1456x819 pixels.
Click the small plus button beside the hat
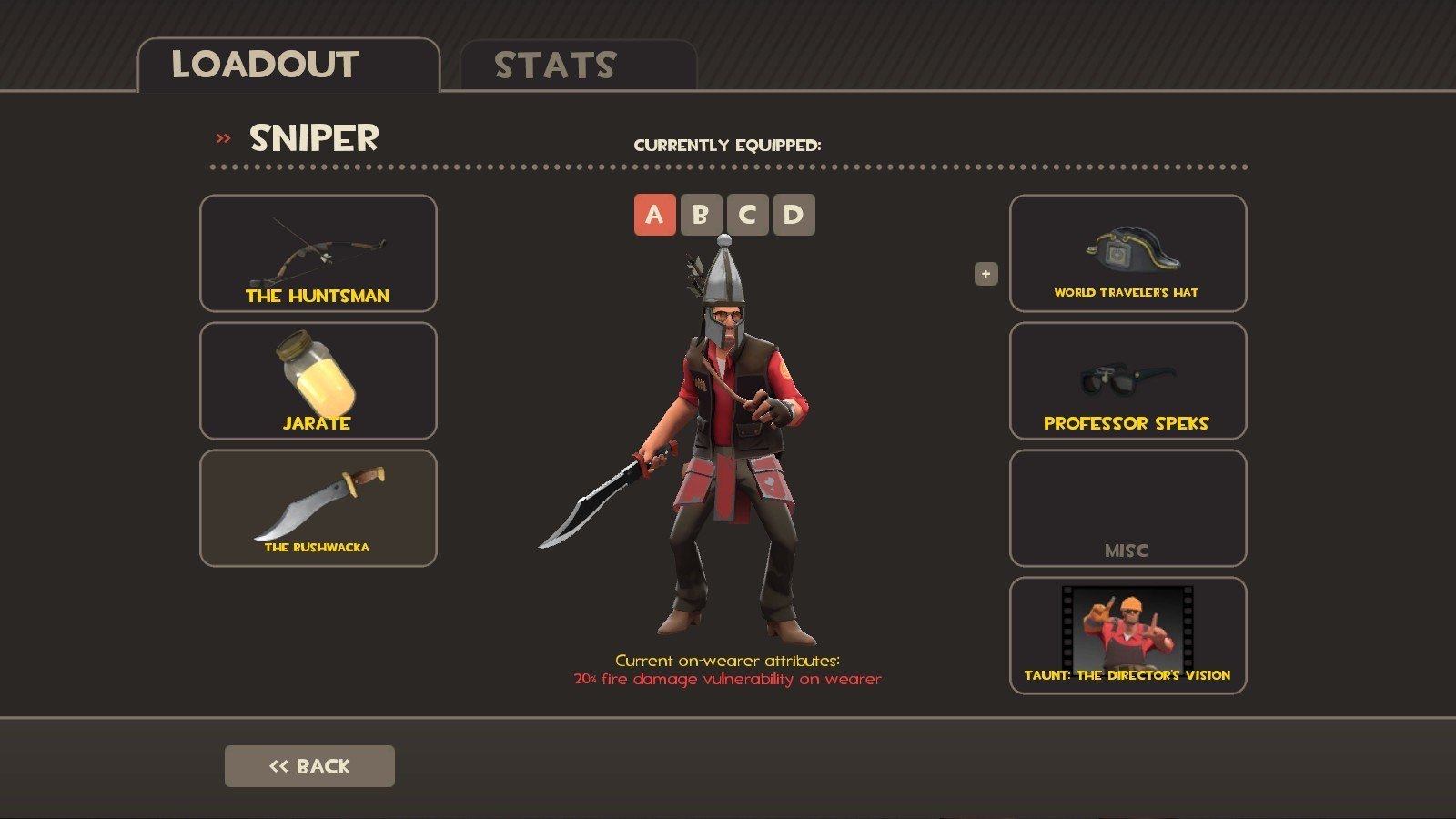pyautogui.click(x=986, y=274)
